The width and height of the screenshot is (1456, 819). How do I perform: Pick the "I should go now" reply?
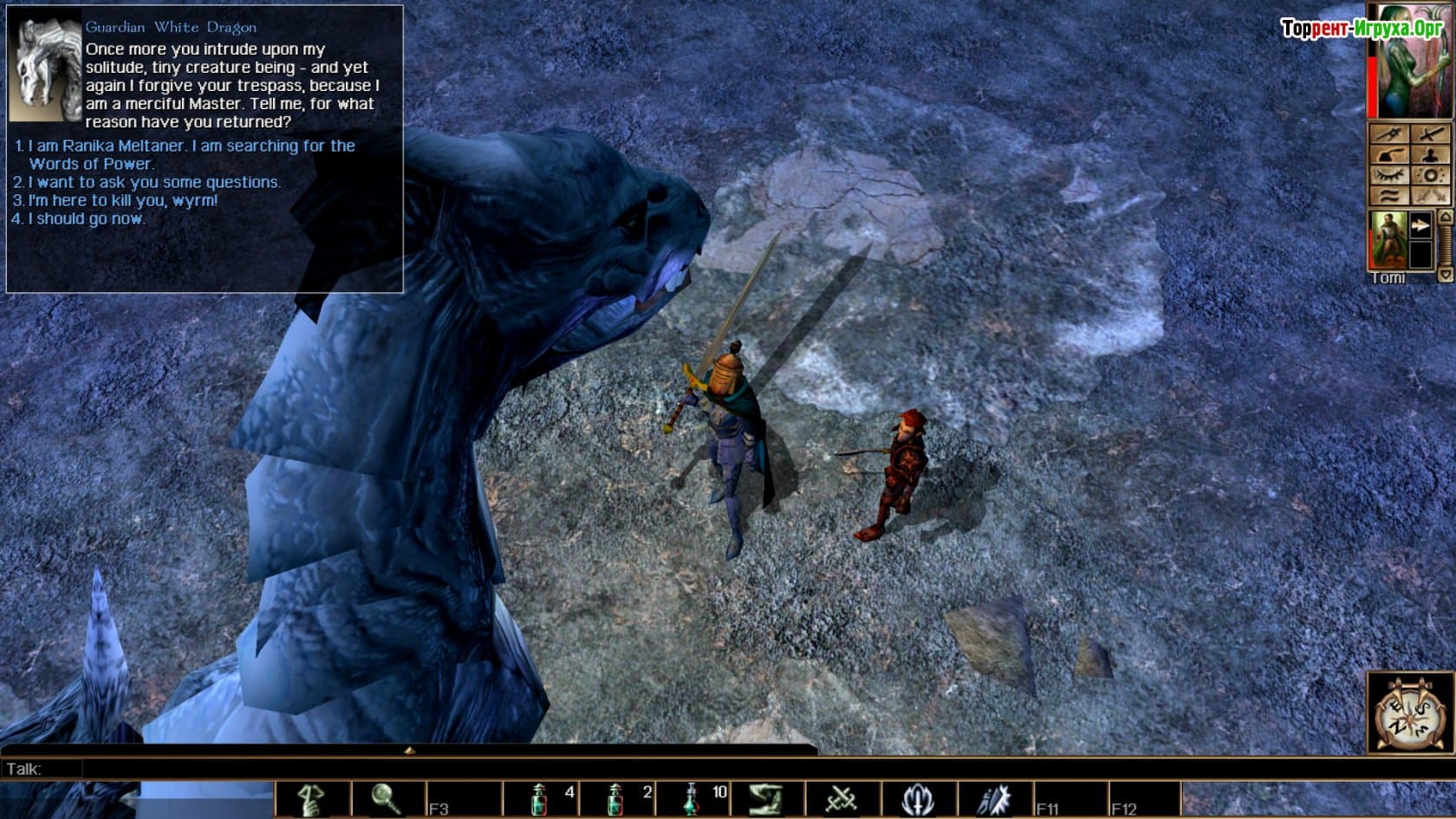pos(87,218)
